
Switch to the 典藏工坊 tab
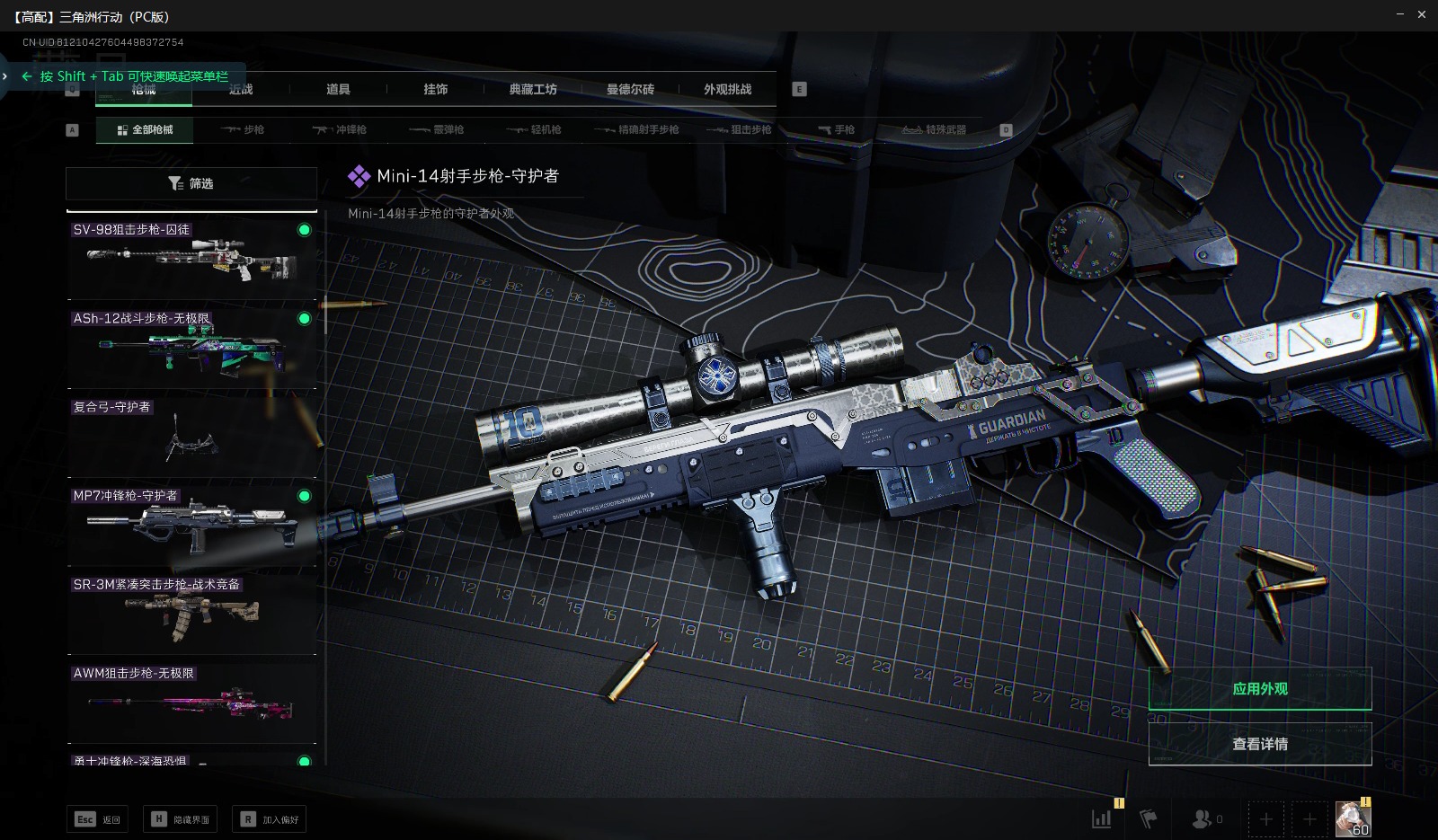[x=533, y=89]
